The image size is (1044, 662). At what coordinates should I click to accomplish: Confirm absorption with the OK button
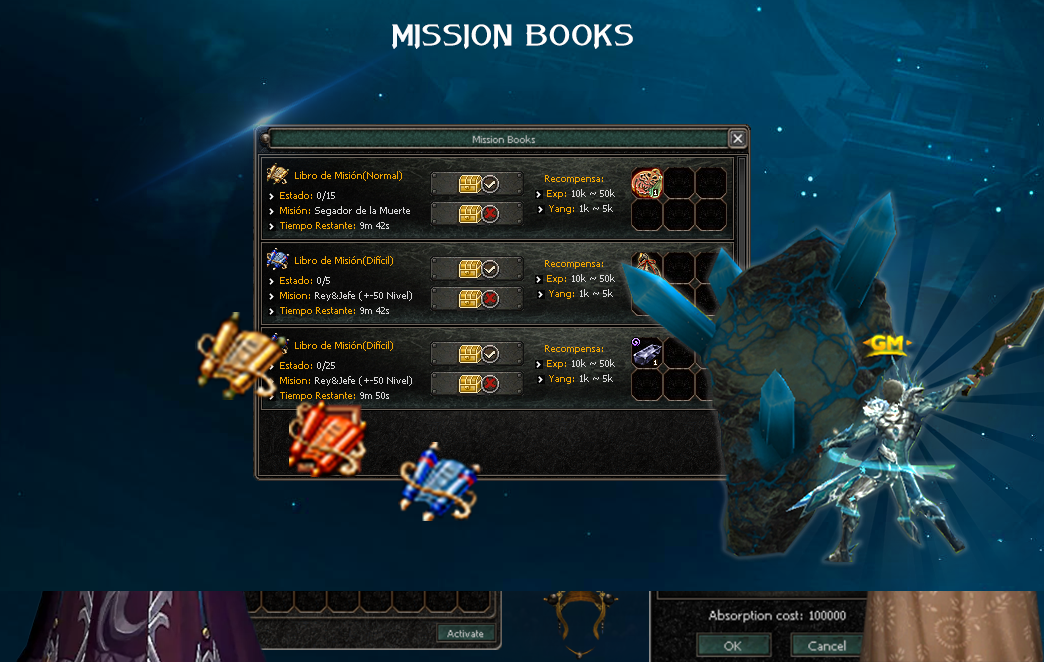pos(733,646)
